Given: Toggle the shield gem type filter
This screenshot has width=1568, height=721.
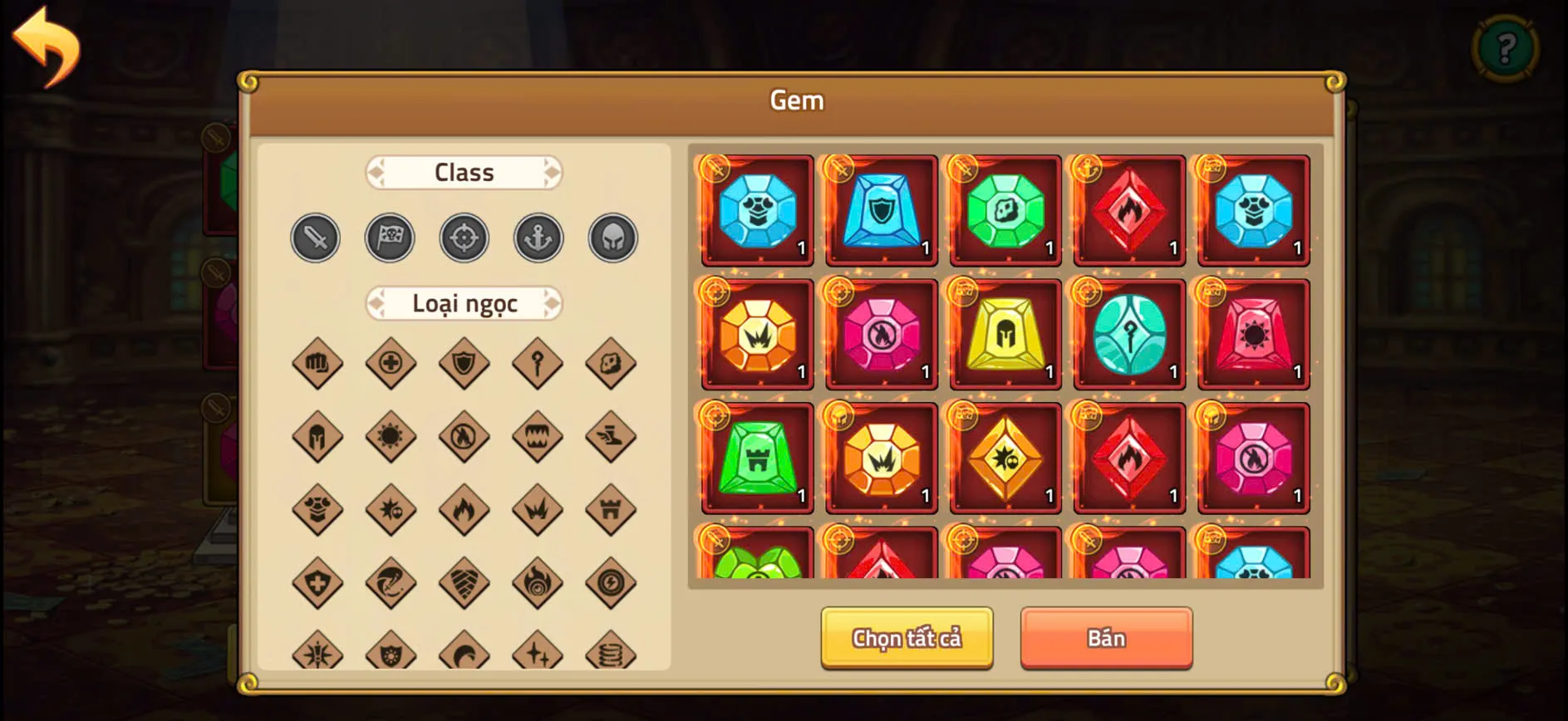Looking at the screenshot, I should [x=464, y=363].
